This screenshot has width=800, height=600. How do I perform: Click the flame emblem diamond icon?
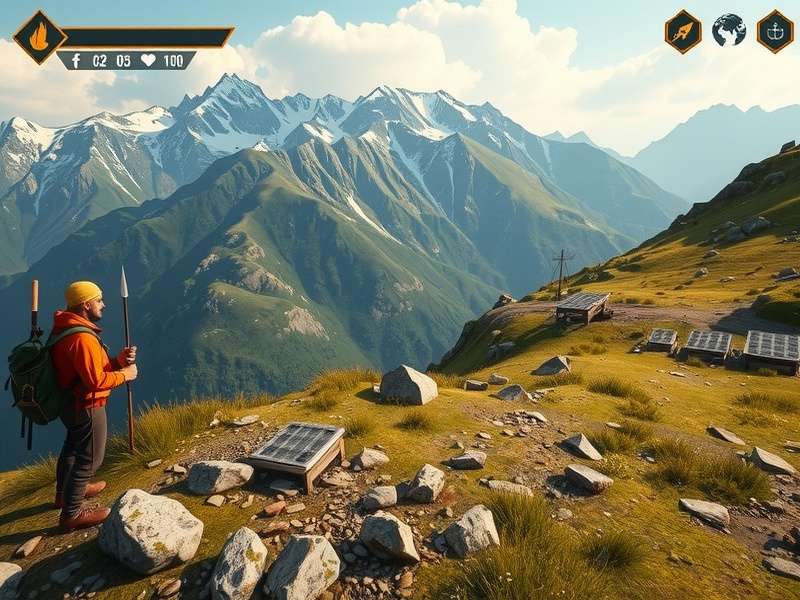[x=39, y=37]
